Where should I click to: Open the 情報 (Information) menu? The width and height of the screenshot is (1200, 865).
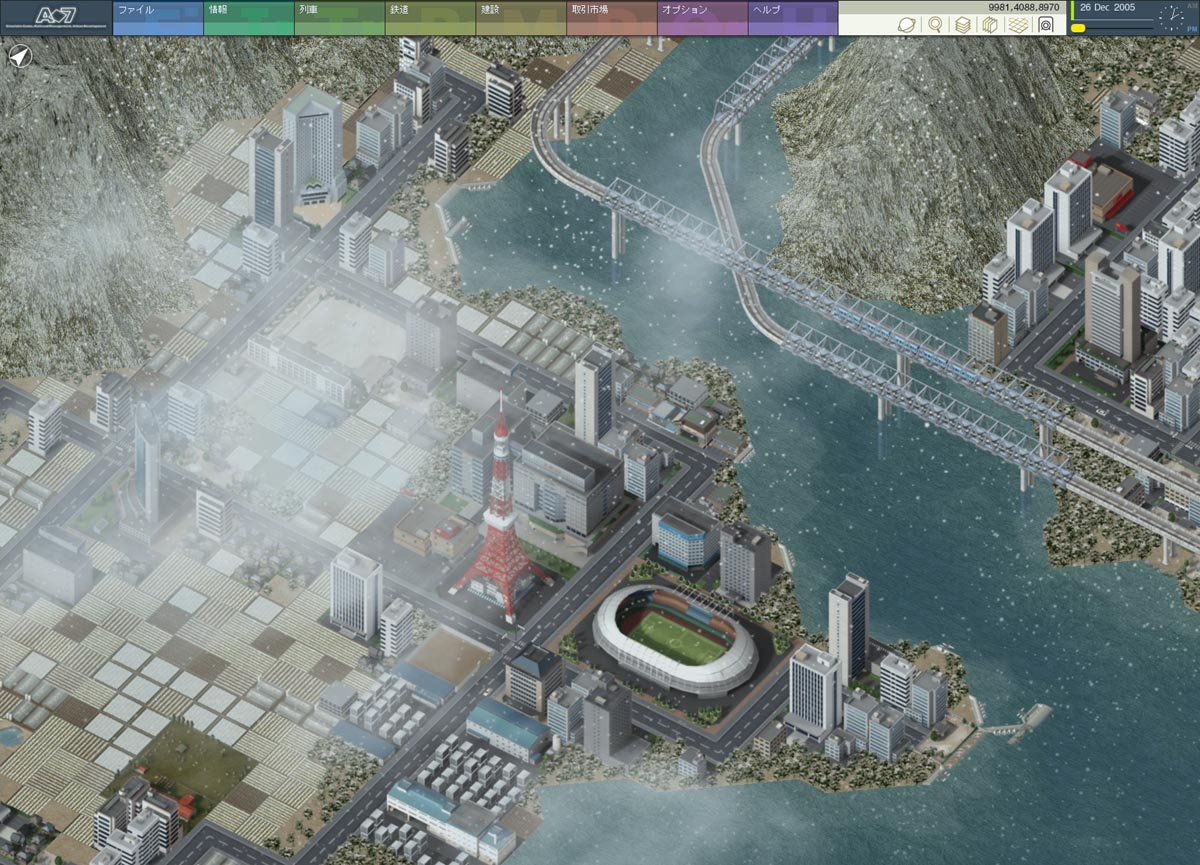pyautogui.click(x=248, y=17)
